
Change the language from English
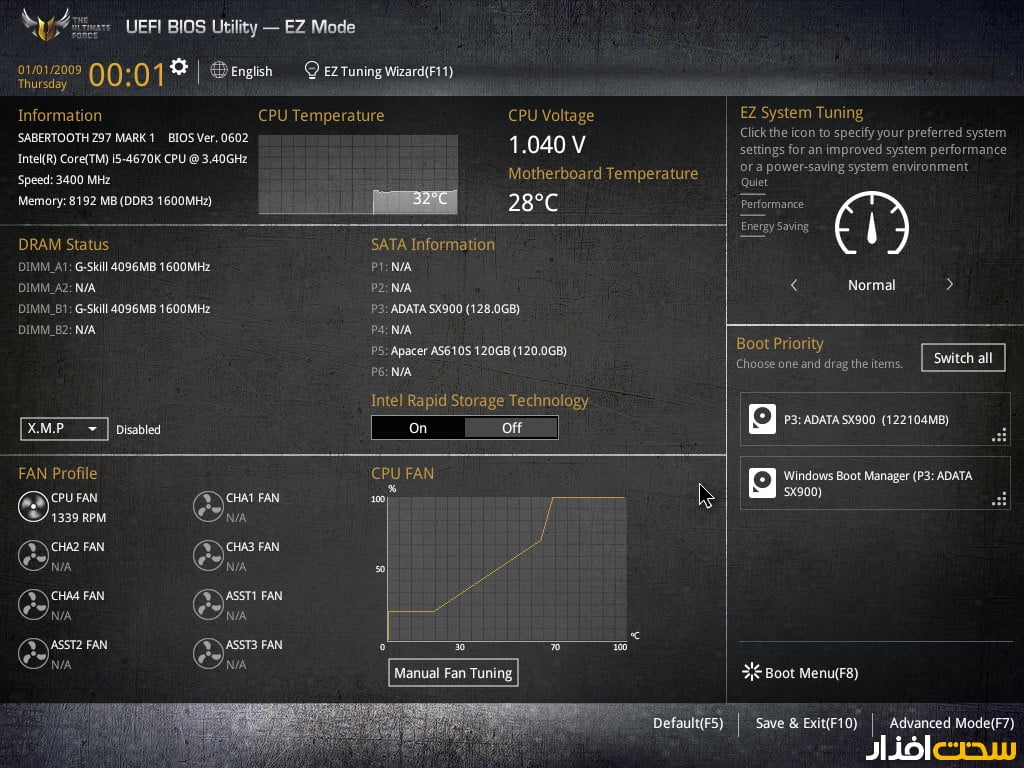click(x=241, y=71)
